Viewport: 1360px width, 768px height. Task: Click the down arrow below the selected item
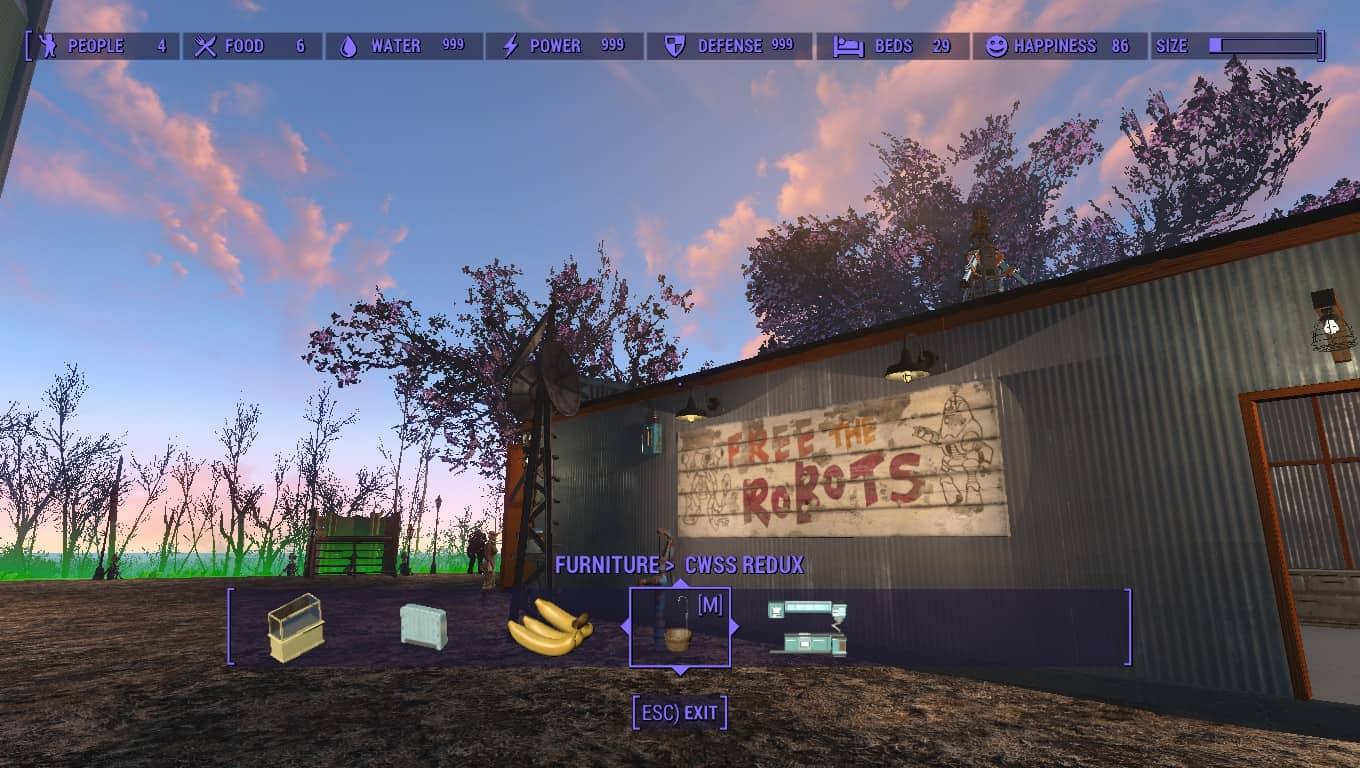click(680, 671)
